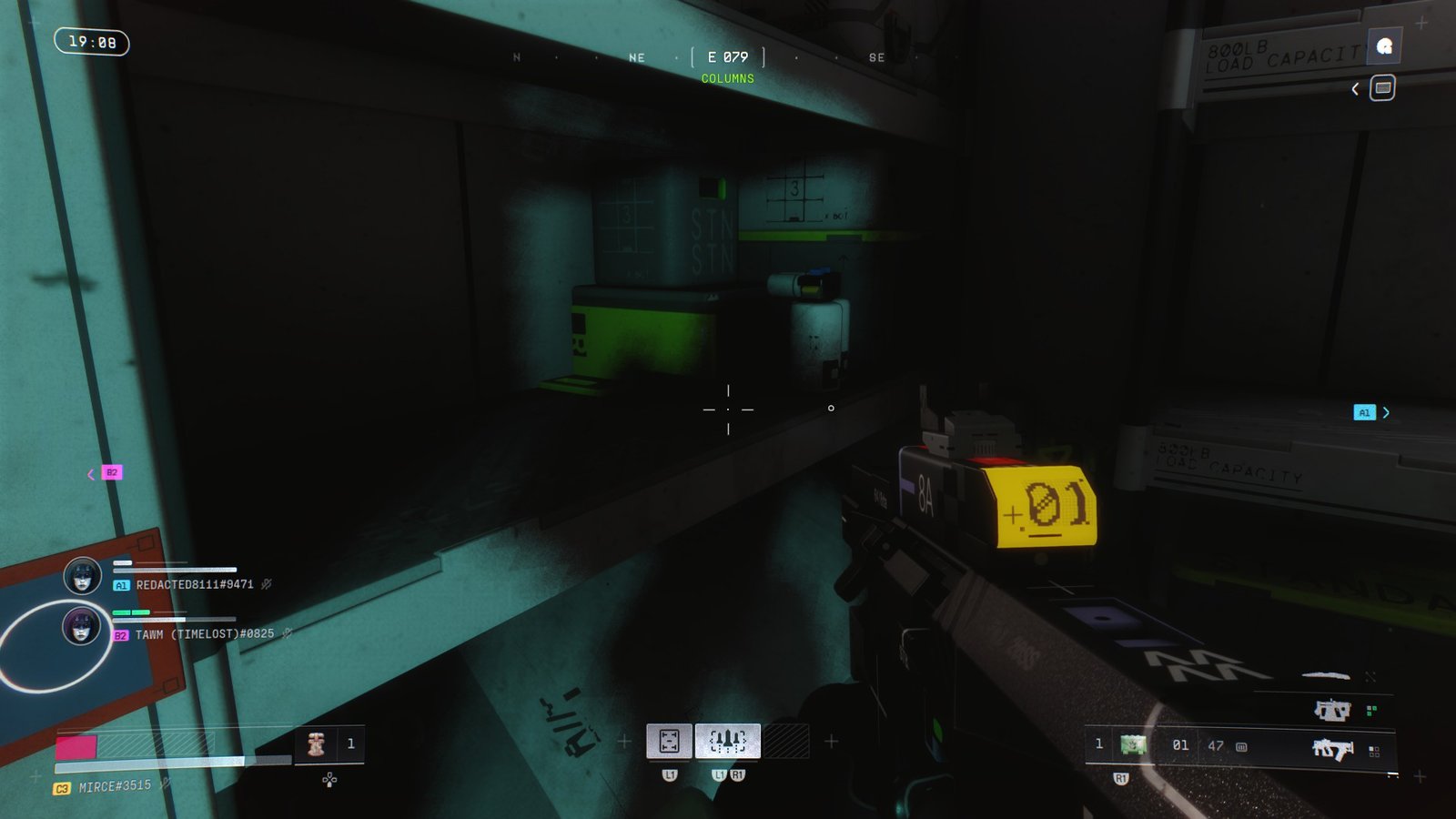
Task: Click the A1 teammate waypoint marker
Action: (1363, 412)
